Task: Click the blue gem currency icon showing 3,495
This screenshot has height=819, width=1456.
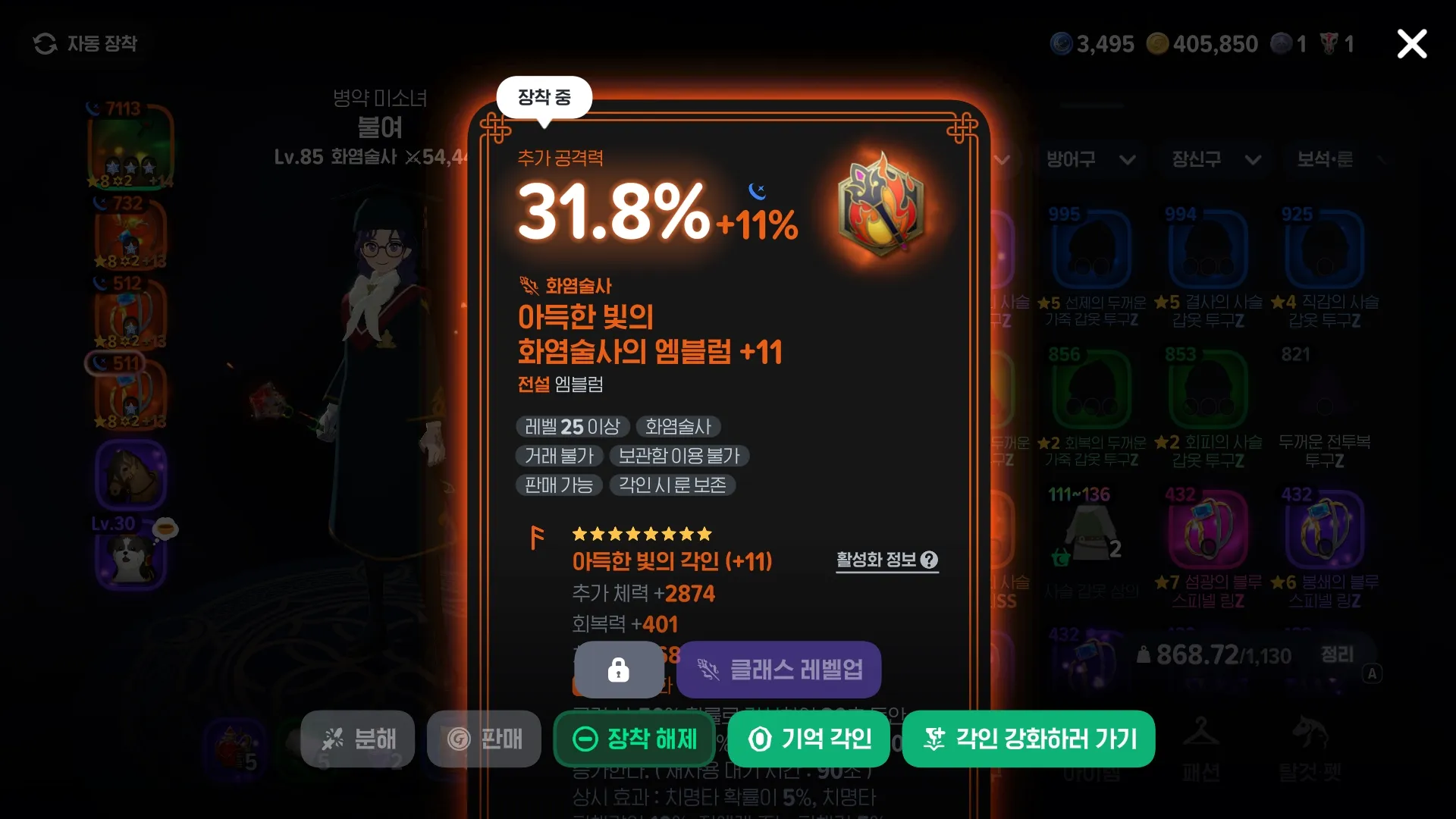Action: pyautogui.click(x=1061, y=43)
